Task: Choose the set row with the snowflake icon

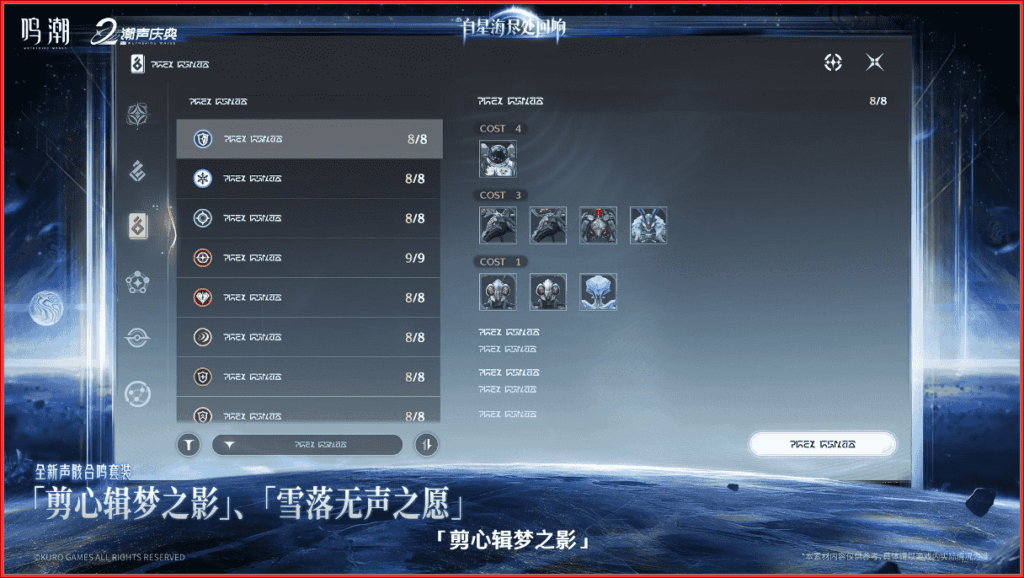Action: pos(309,179)
